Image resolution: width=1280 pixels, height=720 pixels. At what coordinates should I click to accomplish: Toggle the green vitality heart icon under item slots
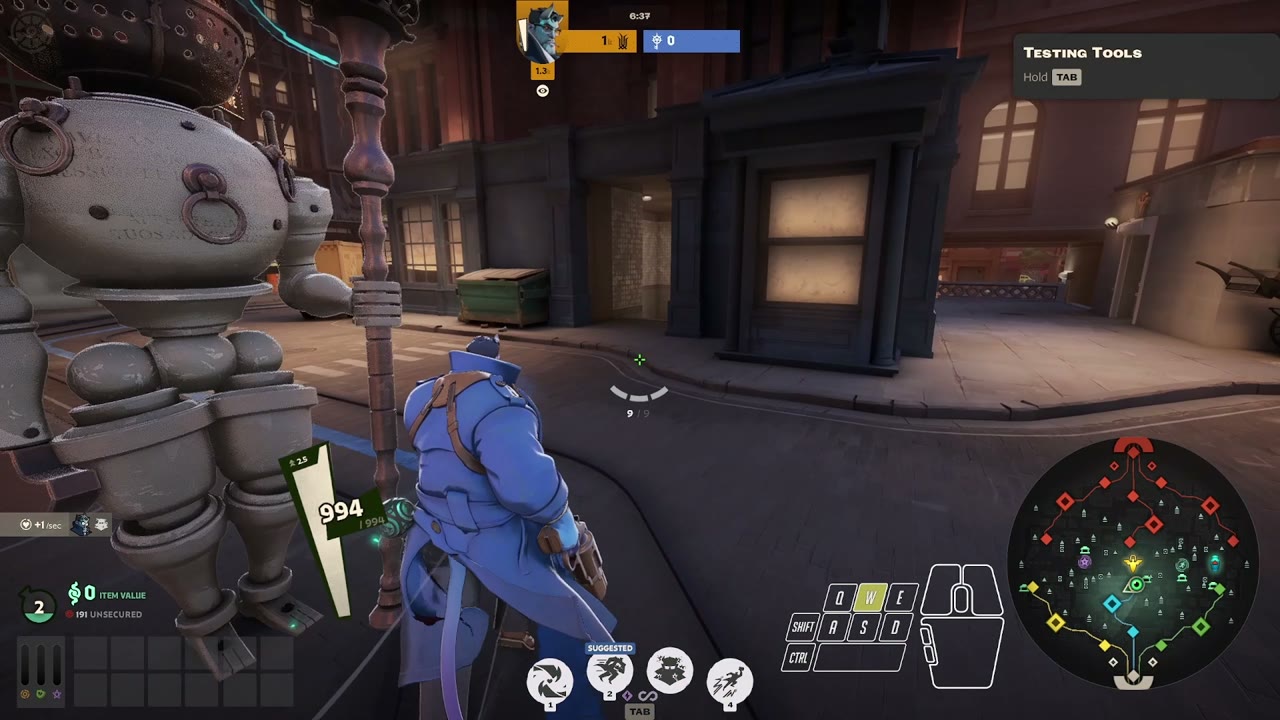pos(41,694)
